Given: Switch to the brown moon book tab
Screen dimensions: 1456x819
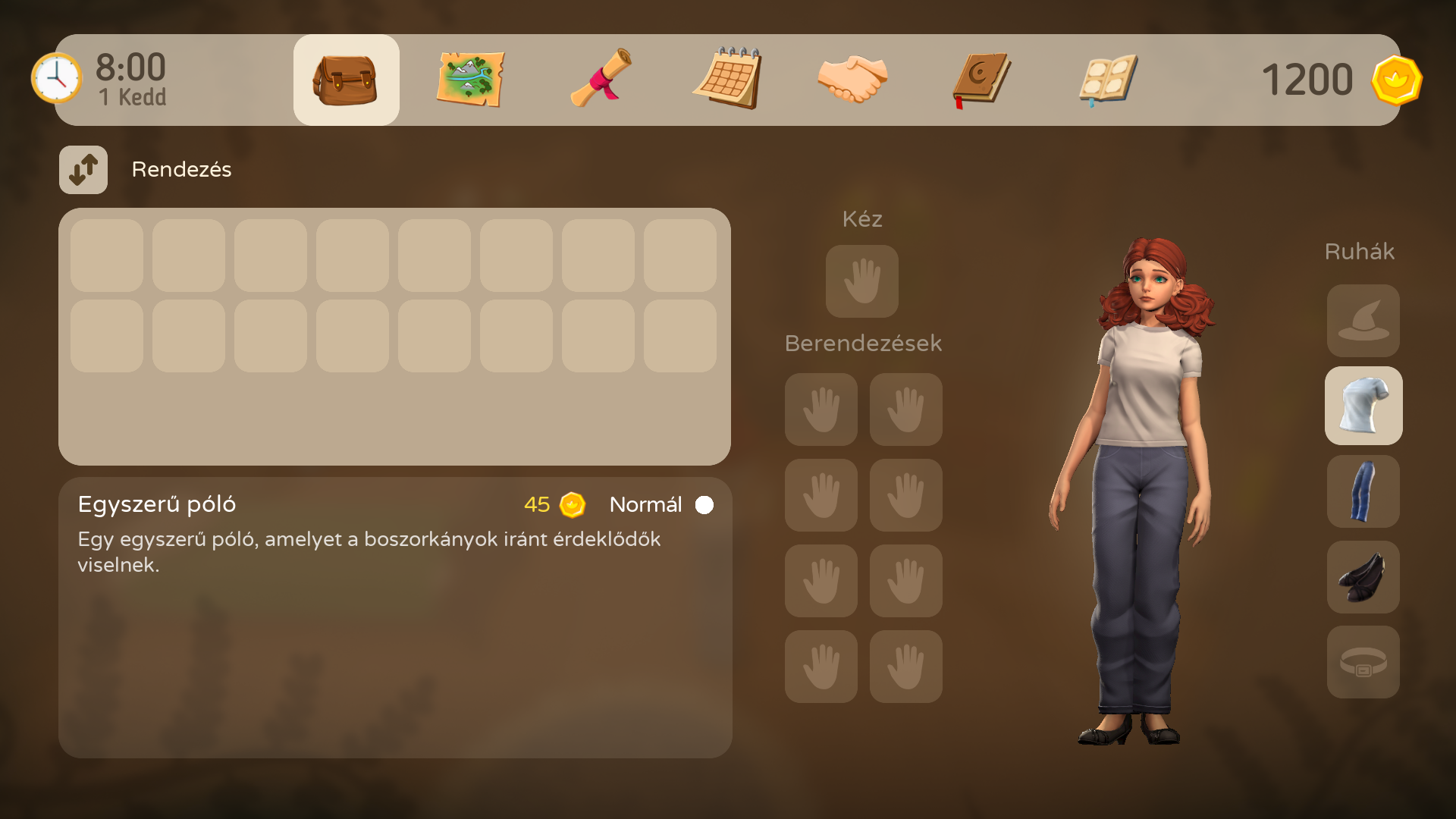Looking at the screenshot, I should [981, 80].
